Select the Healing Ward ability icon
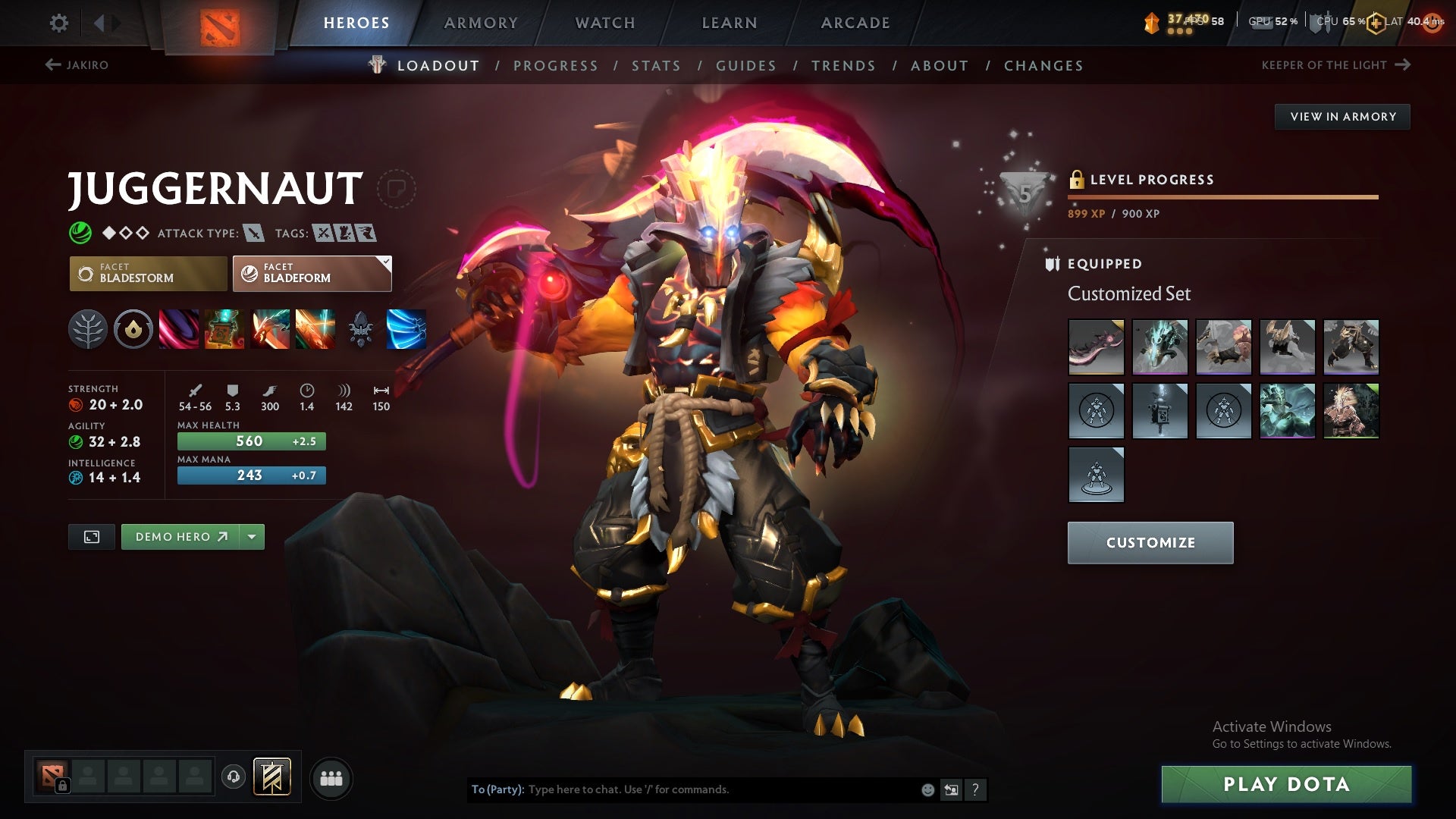Screen dimensions: 1456x819 224,328
